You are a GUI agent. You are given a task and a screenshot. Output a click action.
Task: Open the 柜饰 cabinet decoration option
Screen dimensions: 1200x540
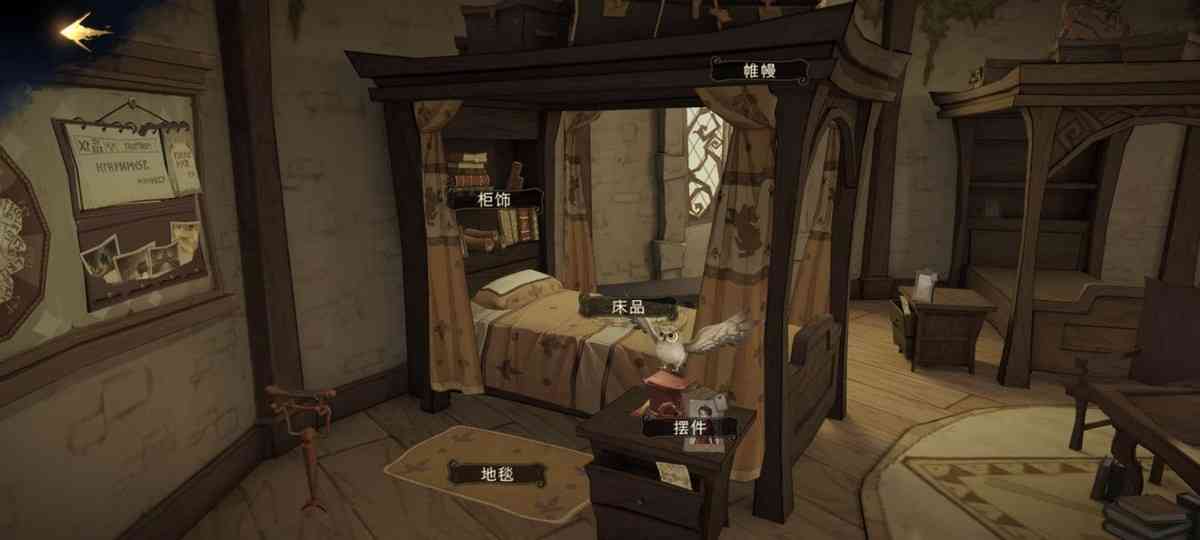pyautogui.click(x=494, y=199)
